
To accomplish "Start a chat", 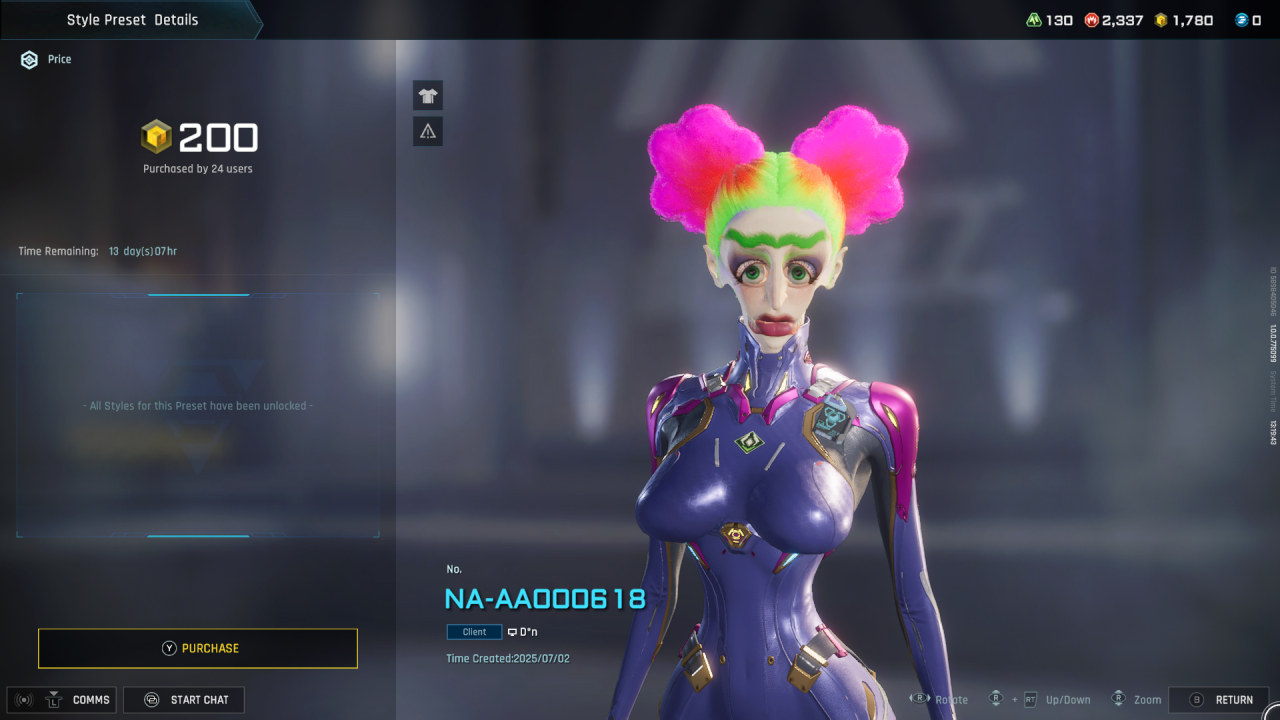I will [x=184, y=700].
